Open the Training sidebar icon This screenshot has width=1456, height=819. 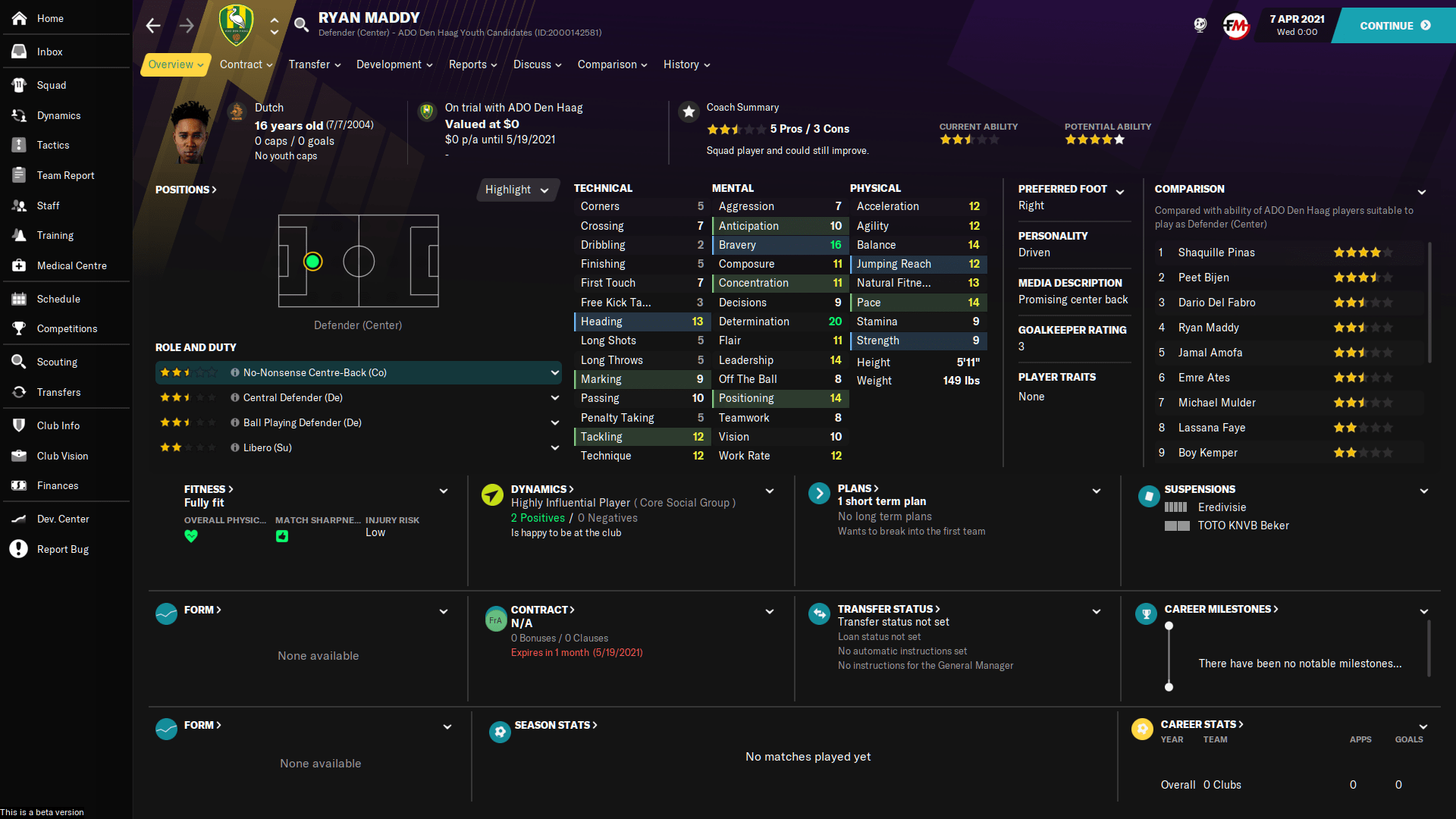(20, 235)
